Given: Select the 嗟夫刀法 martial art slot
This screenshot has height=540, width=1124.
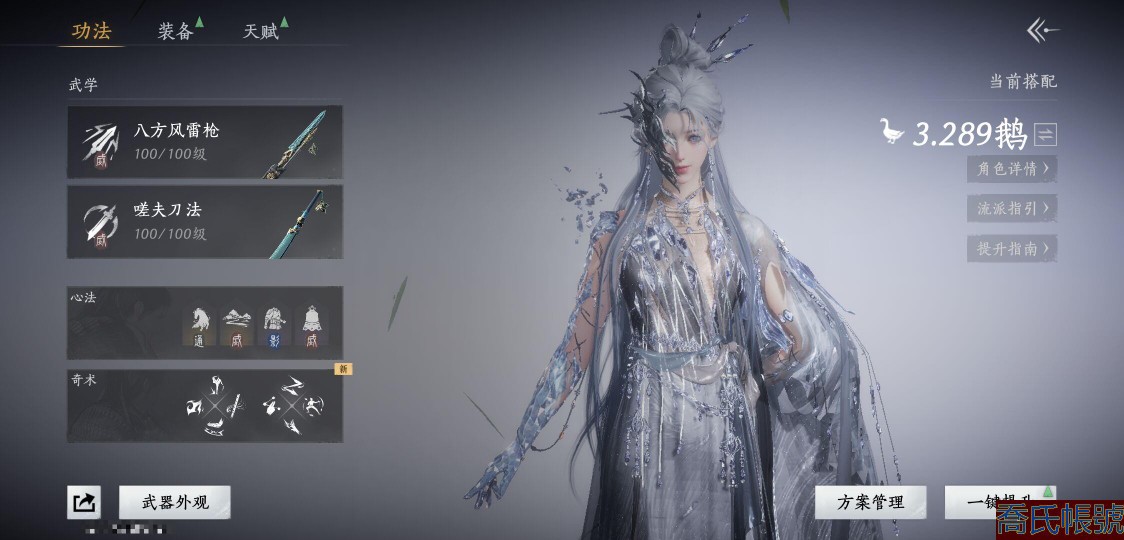Looking at the screenshot, I should (x=205, y=221).
